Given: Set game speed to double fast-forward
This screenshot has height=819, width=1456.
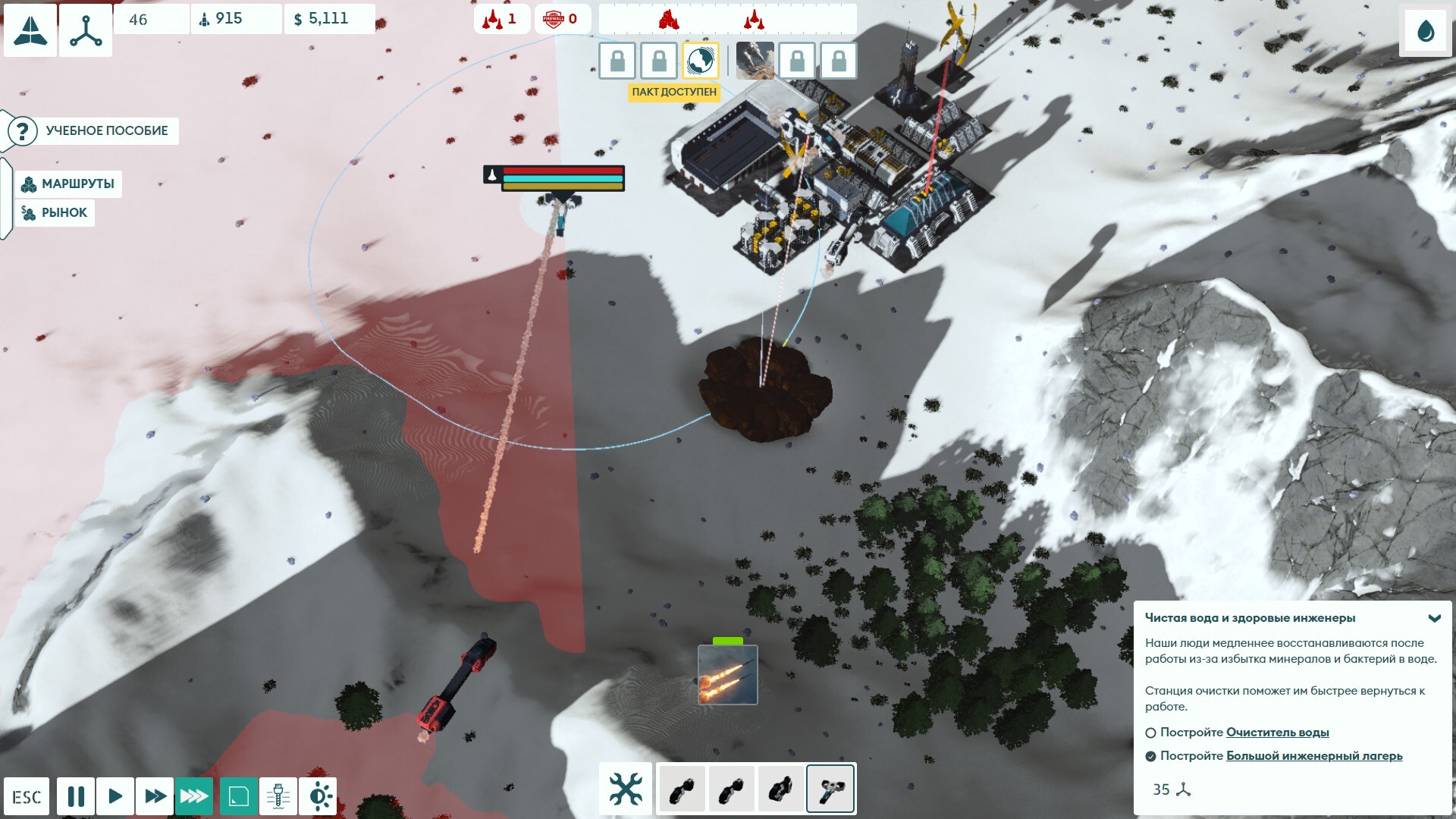Looking at the screenshot, I should [x=155, y=796].
